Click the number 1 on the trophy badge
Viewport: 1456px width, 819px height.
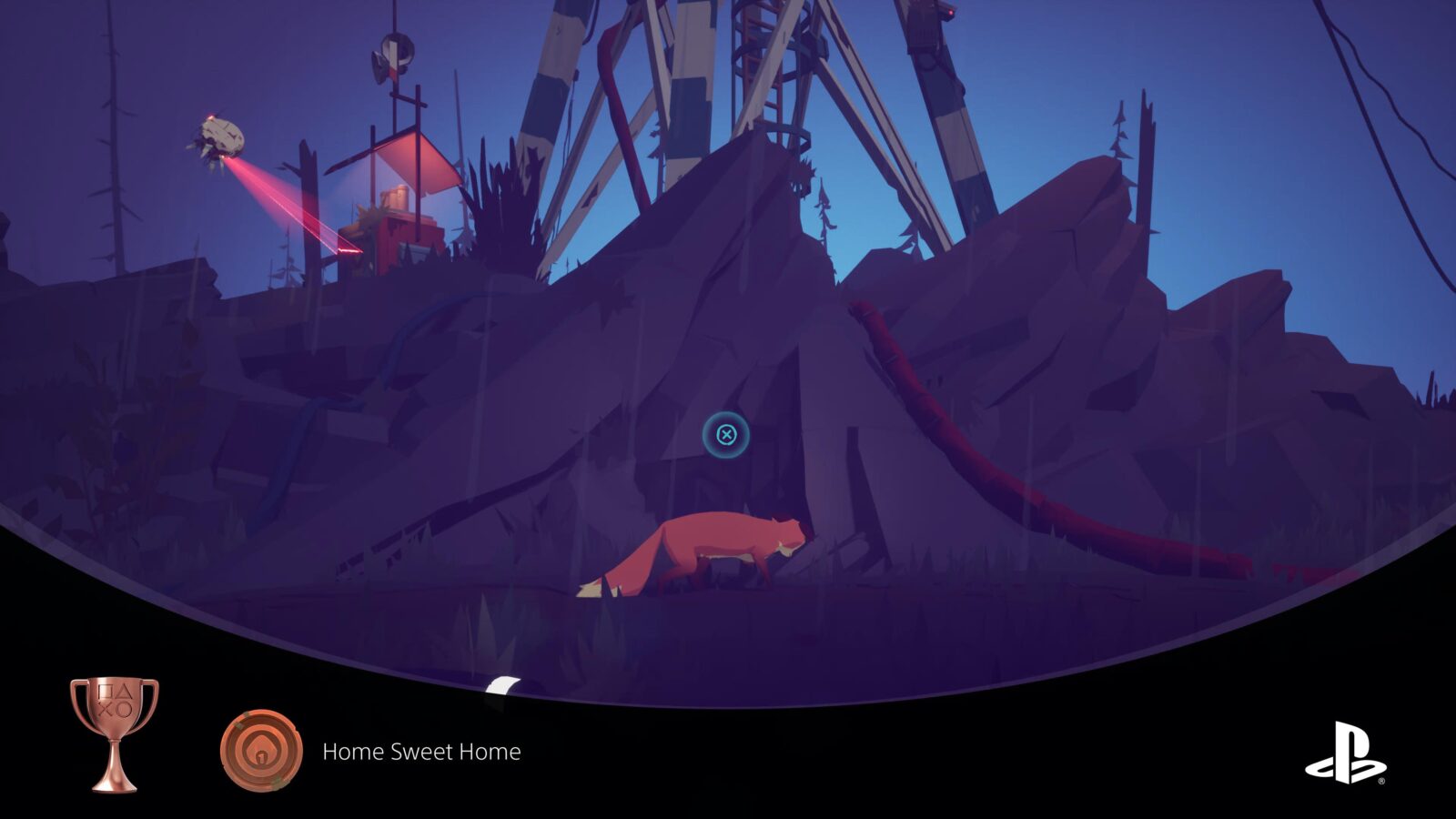pyautogui.click(x=261, y=757)
